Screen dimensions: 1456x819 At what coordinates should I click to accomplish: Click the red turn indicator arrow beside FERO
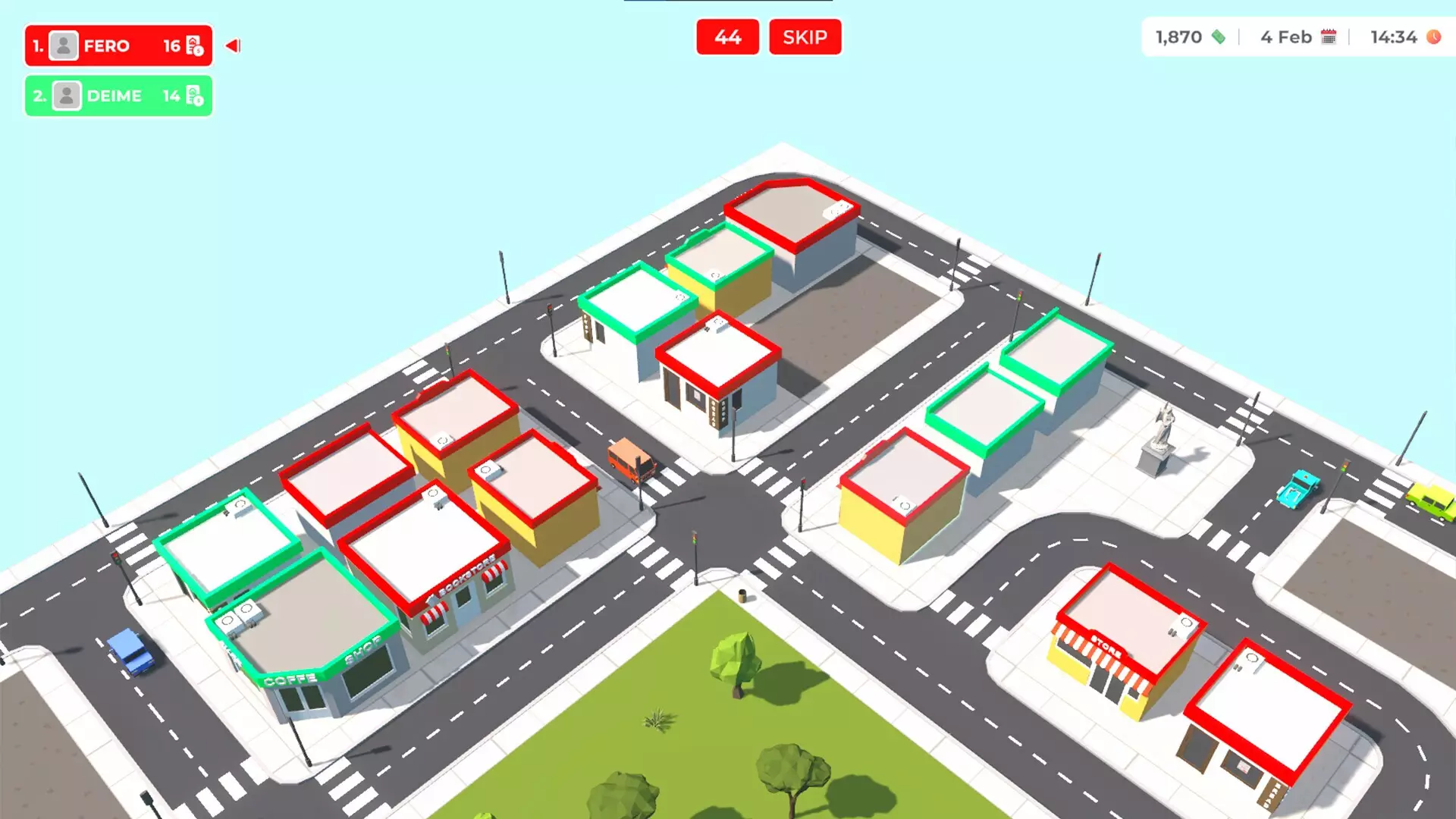(232, 45)
